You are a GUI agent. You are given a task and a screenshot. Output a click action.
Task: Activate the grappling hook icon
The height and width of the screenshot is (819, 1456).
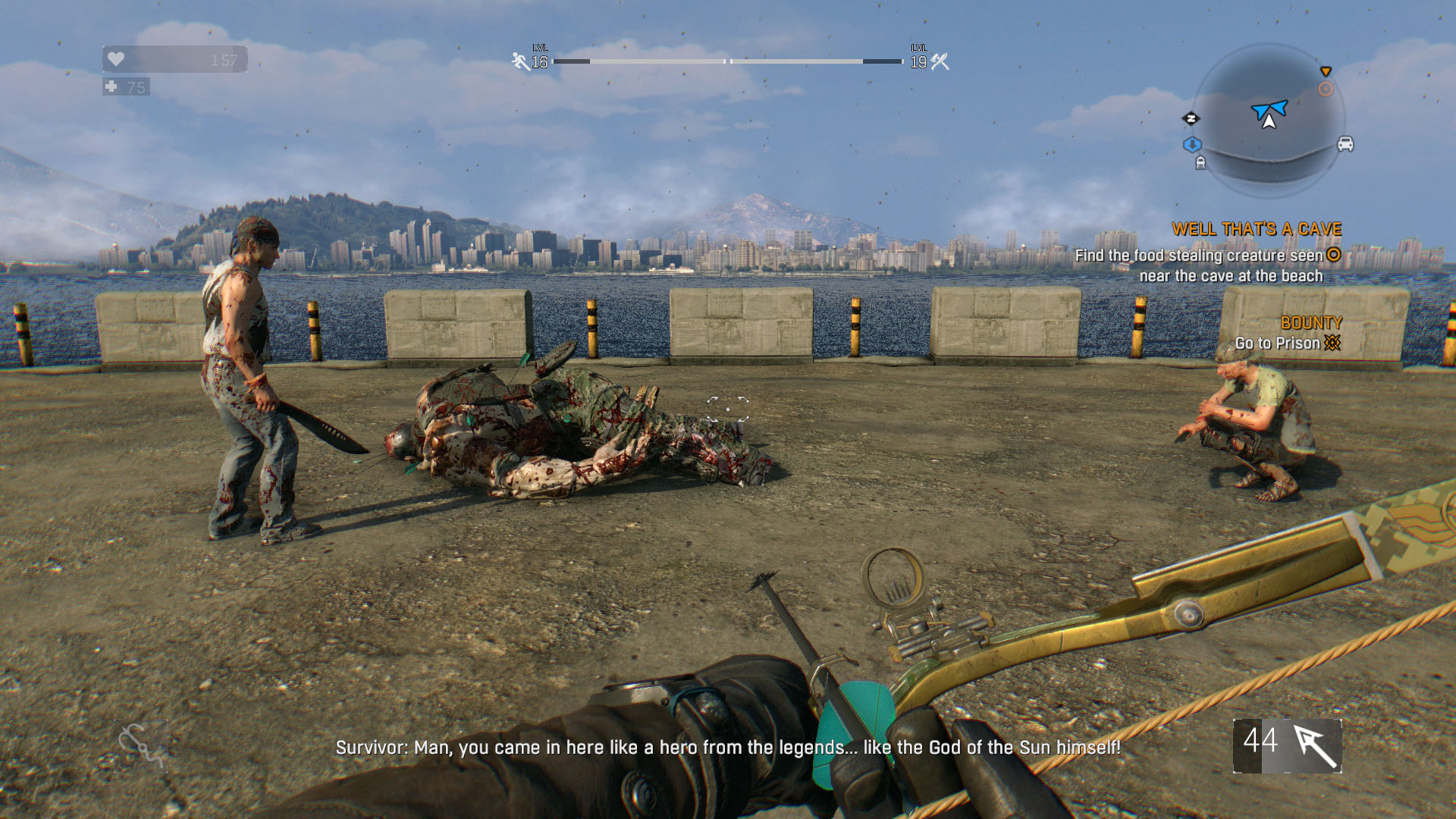(141, 745)
